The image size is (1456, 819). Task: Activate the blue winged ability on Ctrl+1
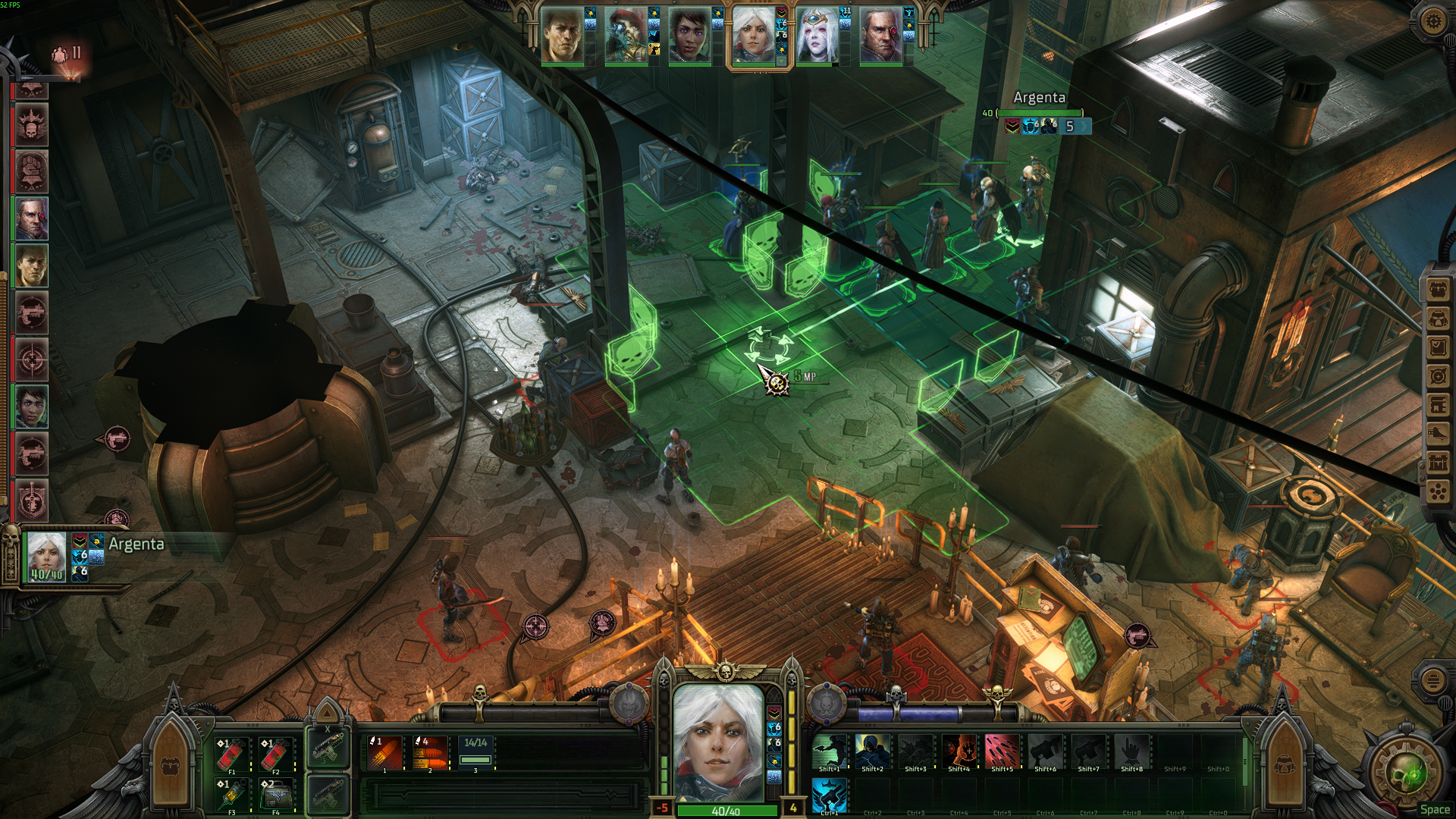[829, 795]
